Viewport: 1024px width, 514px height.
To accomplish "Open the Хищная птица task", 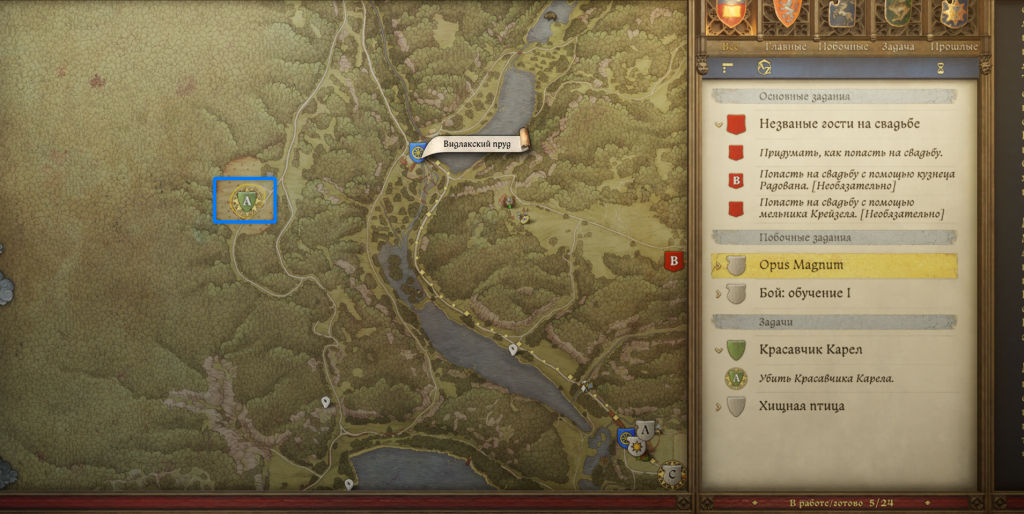I will point(802,406).
